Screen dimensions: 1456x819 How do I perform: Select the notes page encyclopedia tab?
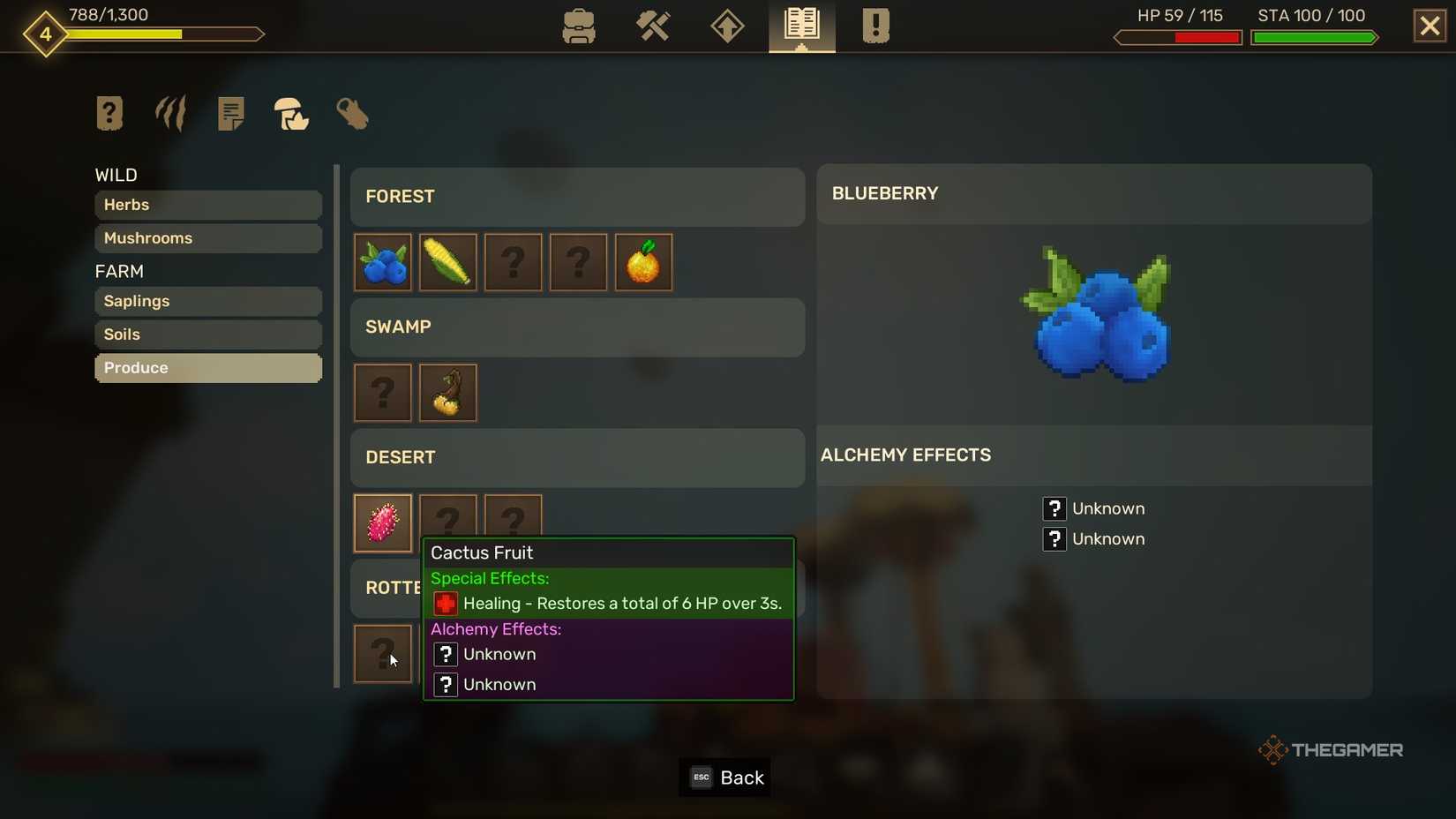tap(230, 113)
